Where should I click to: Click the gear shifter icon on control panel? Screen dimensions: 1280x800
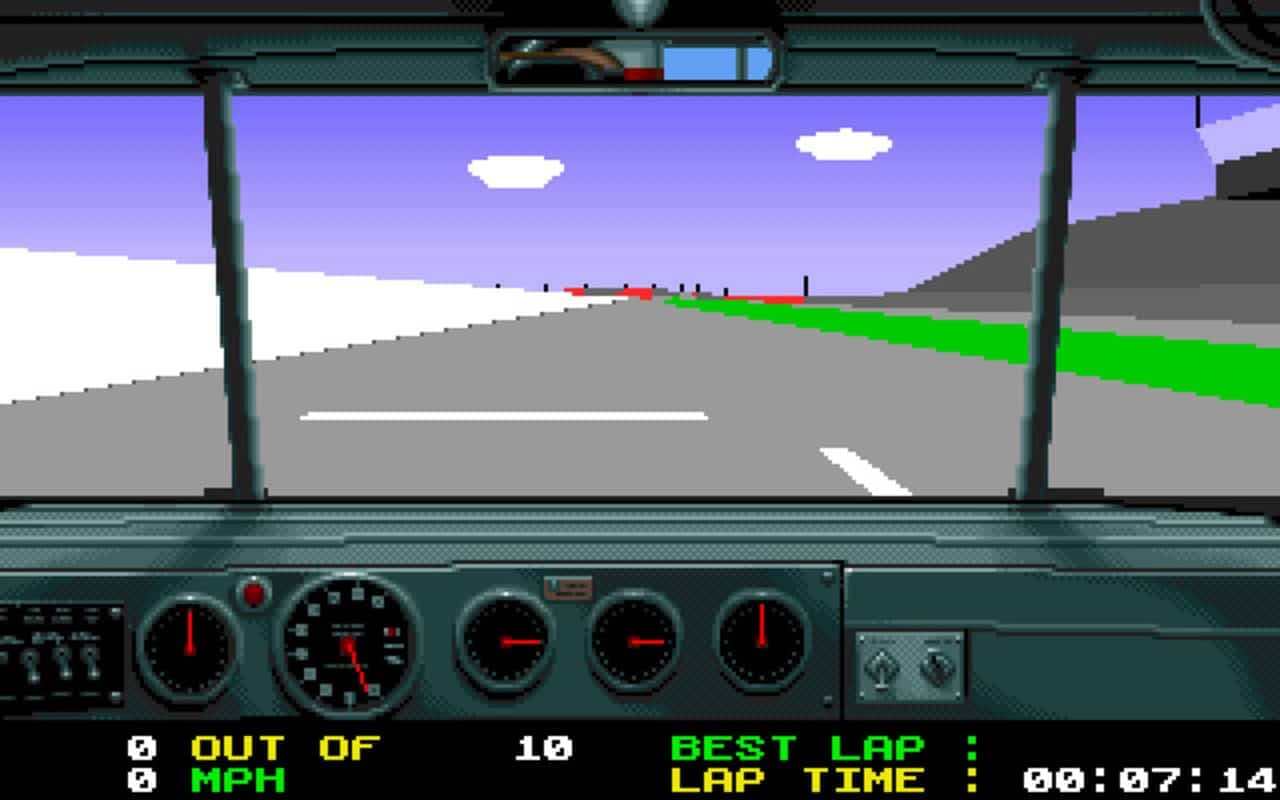[880, 665]
